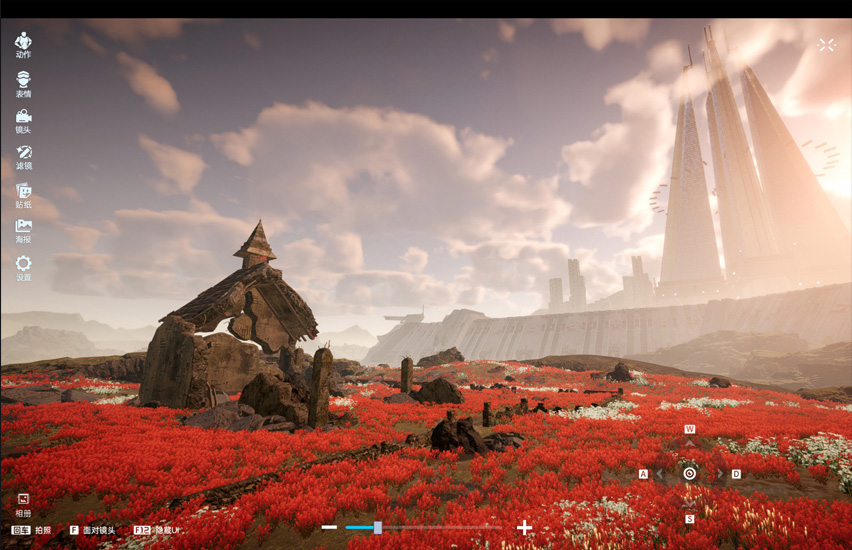Viewport: 852px width, 550px height.
Task: Click the camera reset circle in movement pad
Action: coord(690,474)
